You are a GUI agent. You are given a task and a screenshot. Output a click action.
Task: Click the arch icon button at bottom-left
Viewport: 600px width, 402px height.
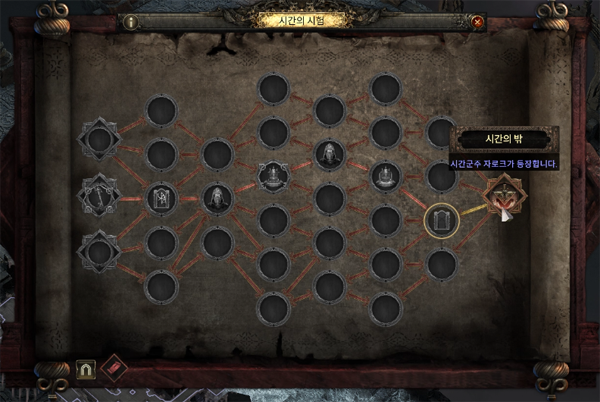coord(86,369)
